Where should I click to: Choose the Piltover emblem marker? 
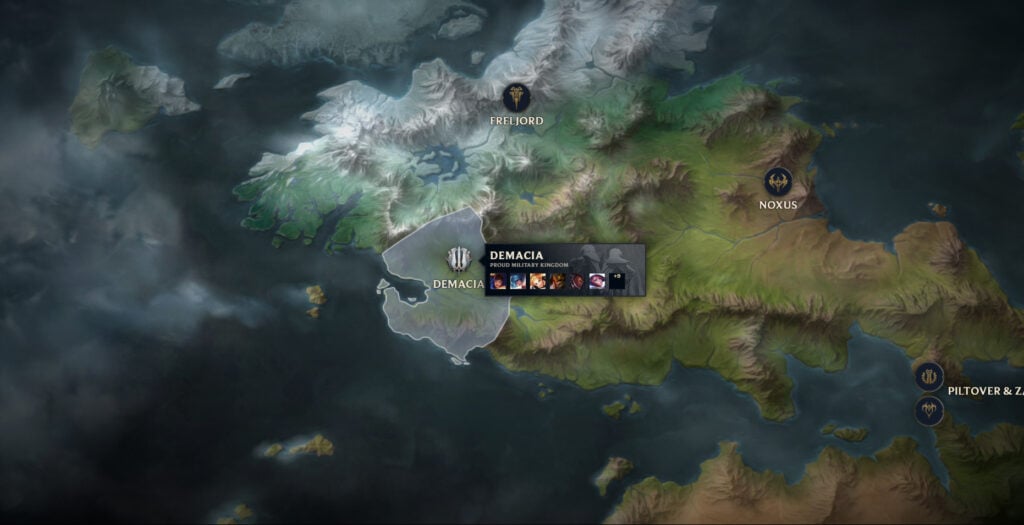coord(929,376)
